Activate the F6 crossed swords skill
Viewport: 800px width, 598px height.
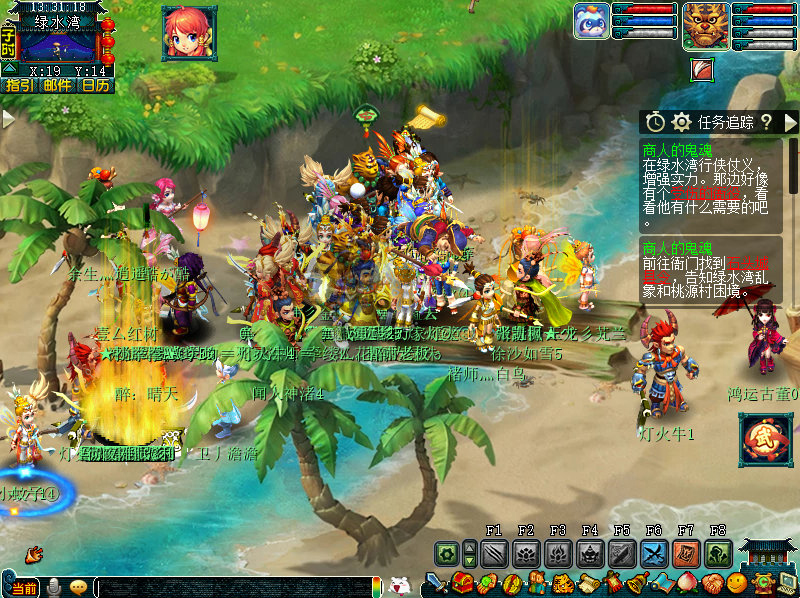[x=654, y=553]
